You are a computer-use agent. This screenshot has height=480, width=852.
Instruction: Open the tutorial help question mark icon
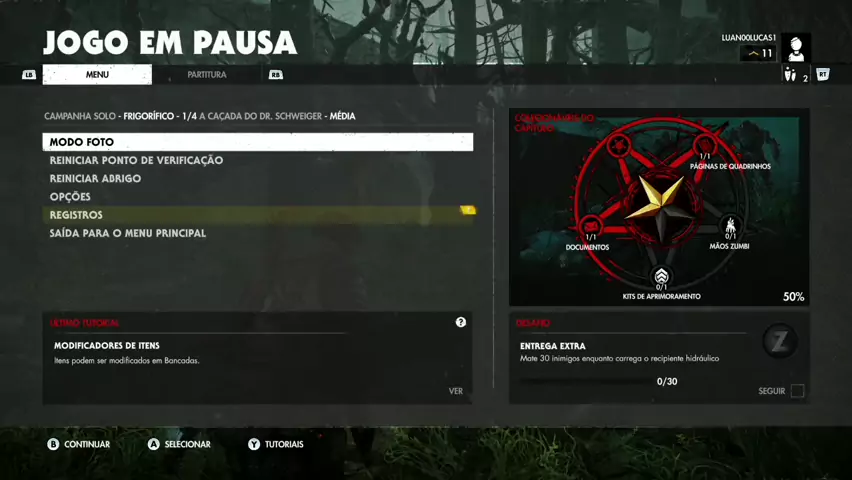[x=461, y=322]
